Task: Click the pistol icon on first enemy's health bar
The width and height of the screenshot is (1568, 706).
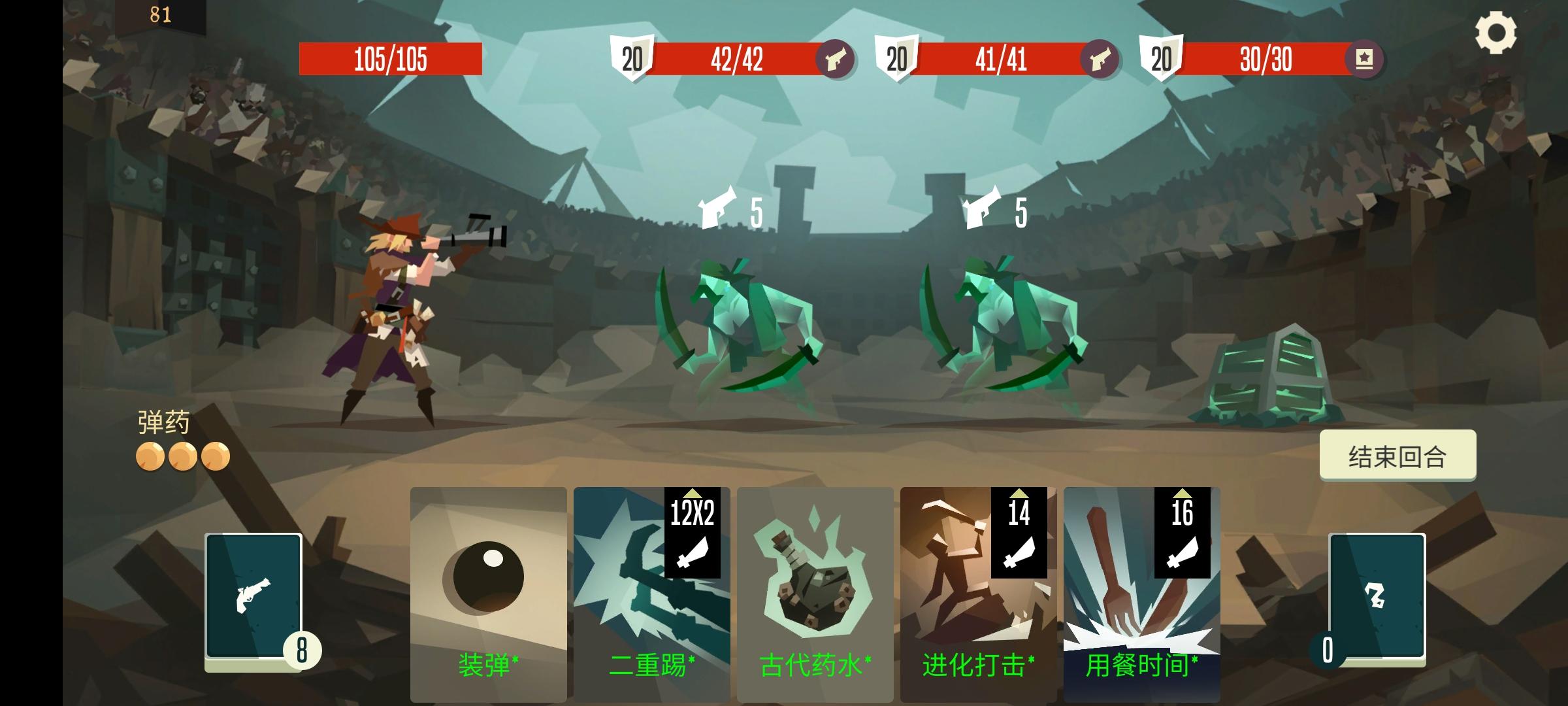Action: pyautogui.click(x=838, y=58)
